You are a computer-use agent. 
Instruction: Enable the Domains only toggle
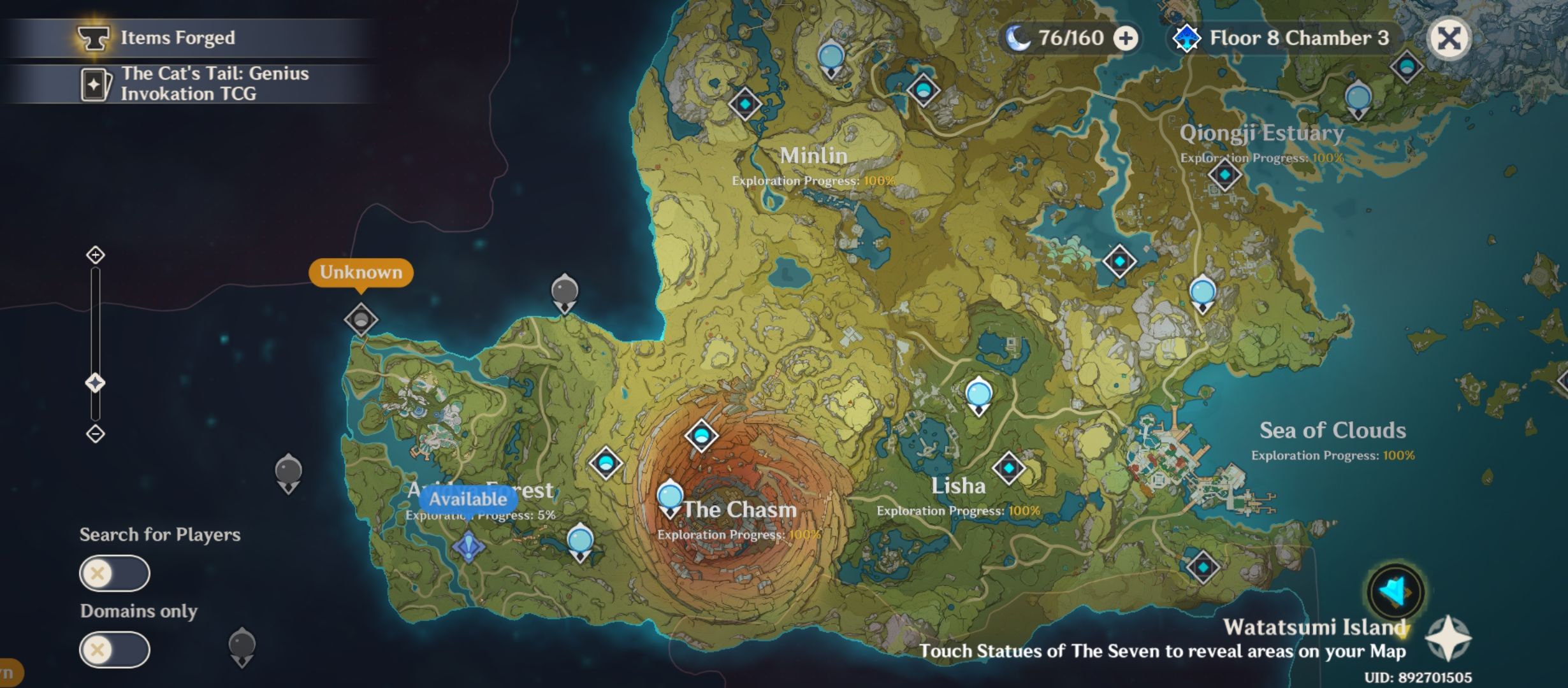click(x=113, y=649)
